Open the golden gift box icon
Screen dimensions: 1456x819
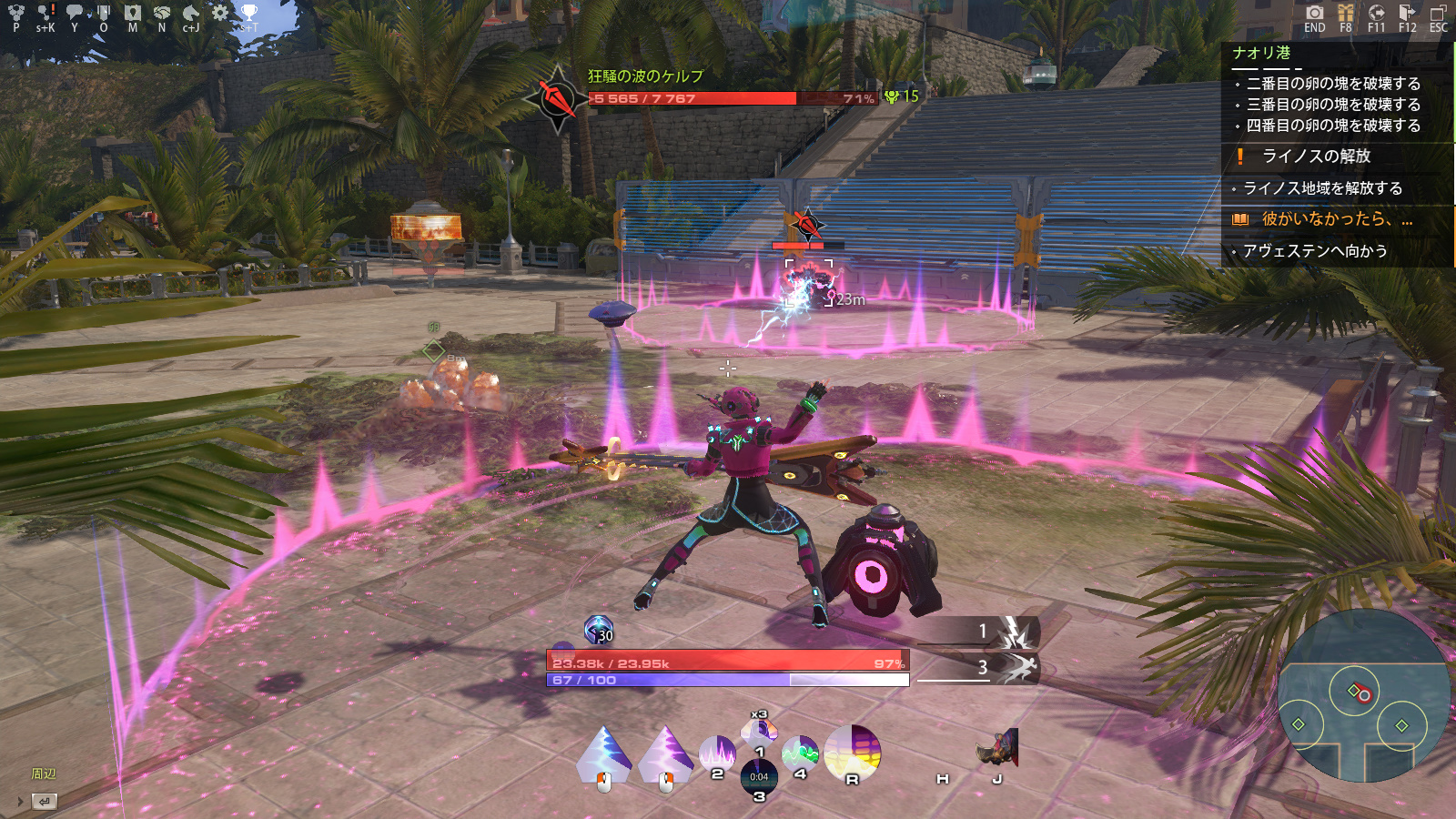tap(1345, 13)
